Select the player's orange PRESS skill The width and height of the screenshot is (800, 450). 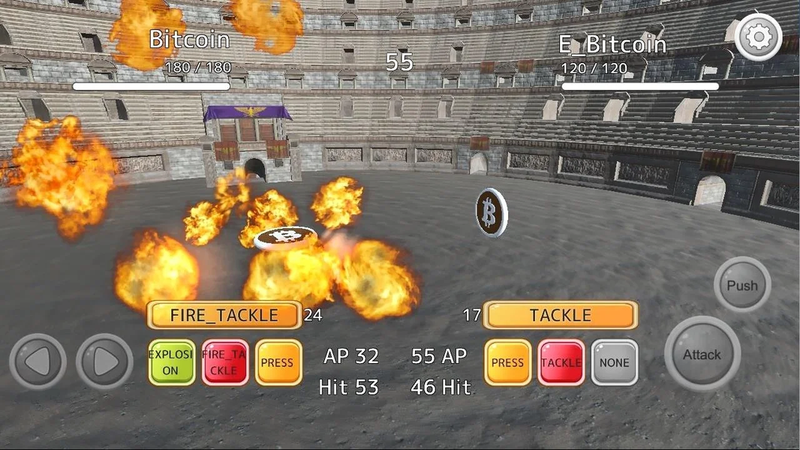tap(279, 362)
